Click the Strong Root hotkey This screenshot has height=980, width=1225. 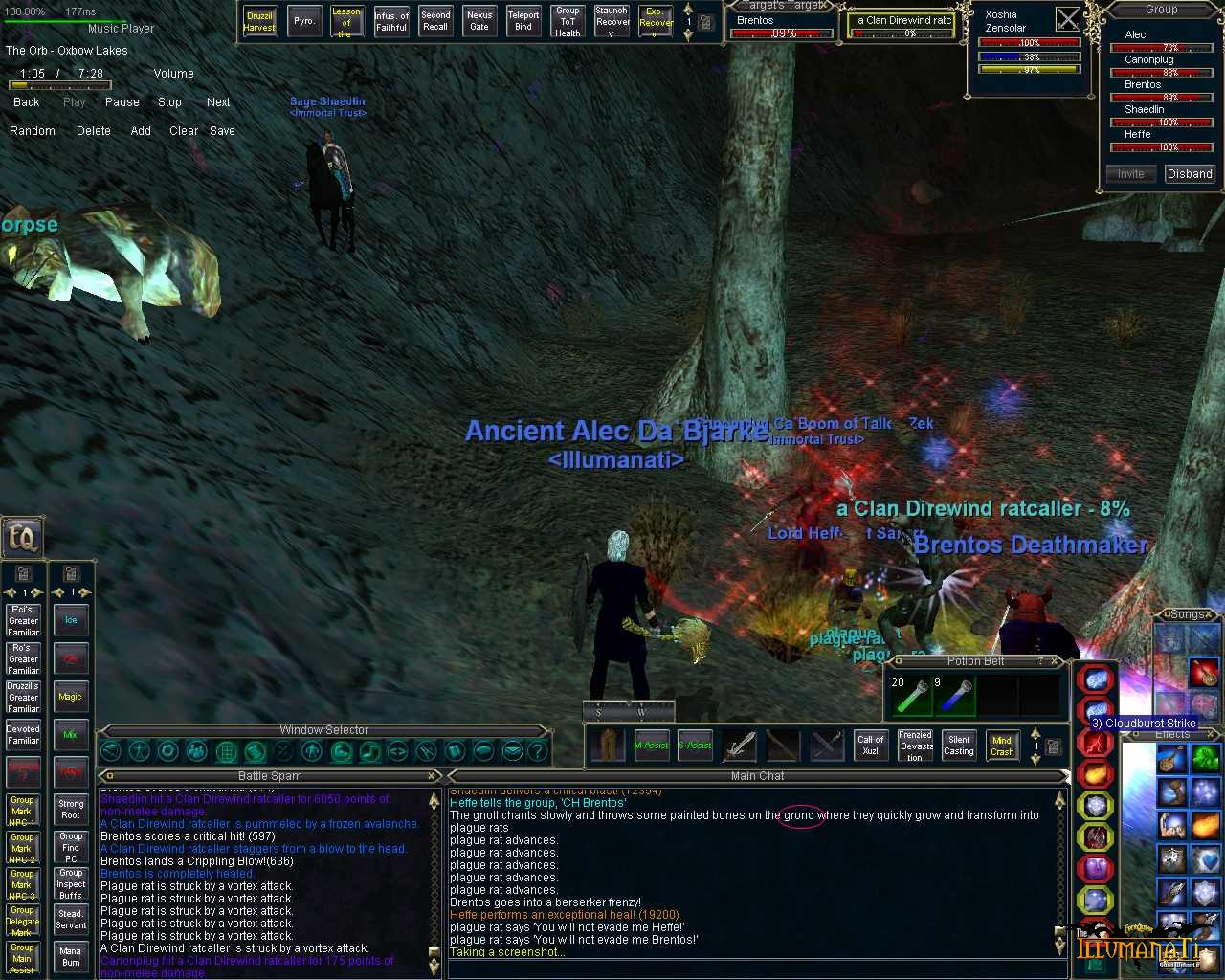tap(71, 810)
